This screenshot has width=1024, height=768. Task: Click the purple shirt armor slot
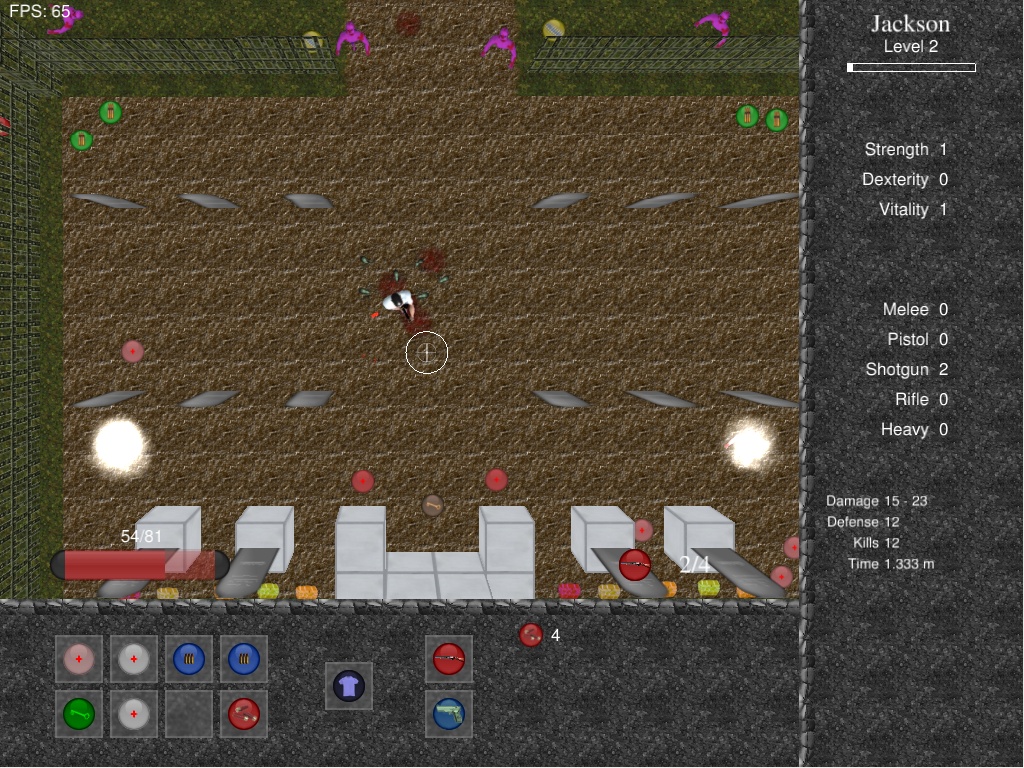click(348, 686)
